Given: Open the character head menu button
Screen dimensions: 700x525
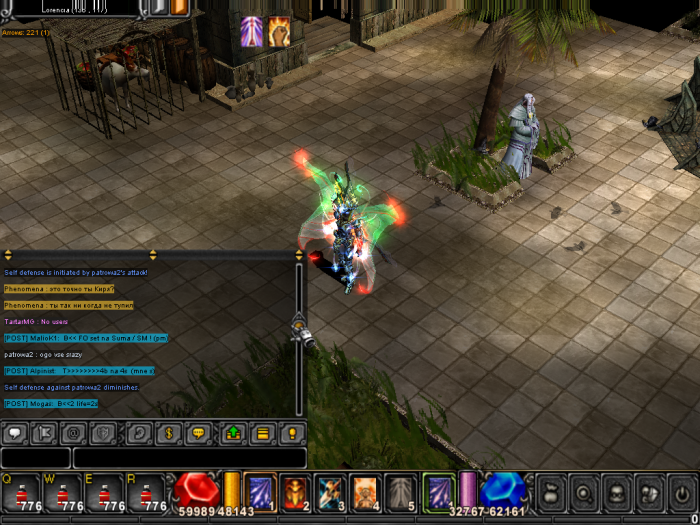Looking at the screenshot, I should tap(617, 492).
